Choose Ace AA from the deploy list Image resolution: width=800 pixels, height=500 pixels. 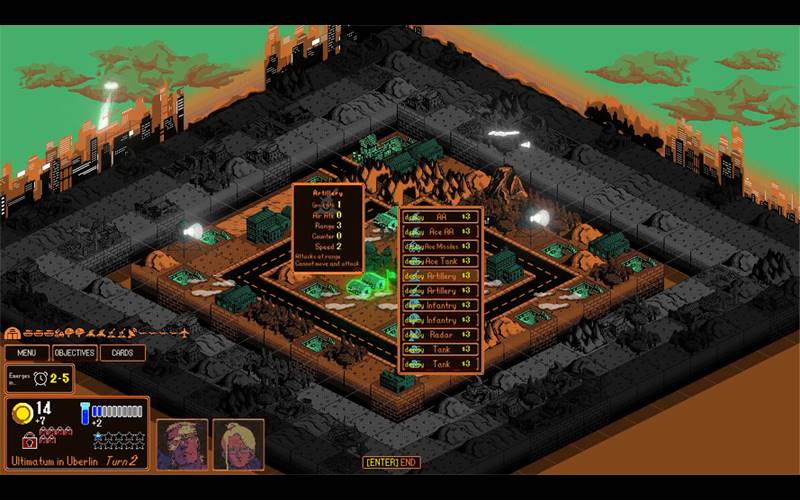(x=440, y=231)
